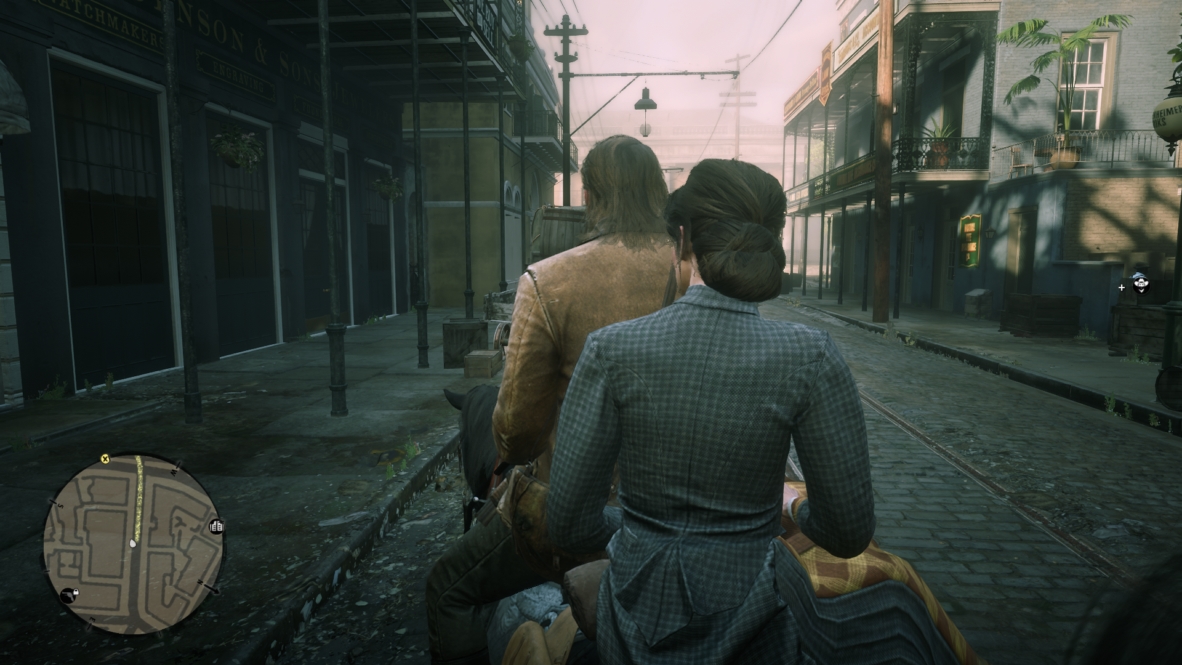The image size is (1182, 665).
Task: Click the locked gunsmith pistol marker
Action: [70, 595]
